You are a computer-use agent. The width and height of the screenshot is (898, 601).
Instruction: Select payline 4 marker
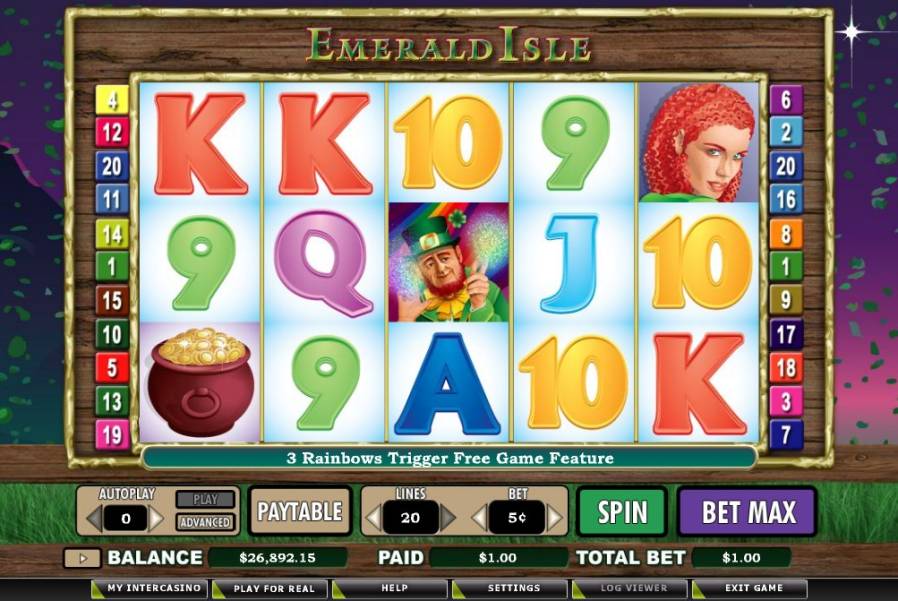[112, 100]
